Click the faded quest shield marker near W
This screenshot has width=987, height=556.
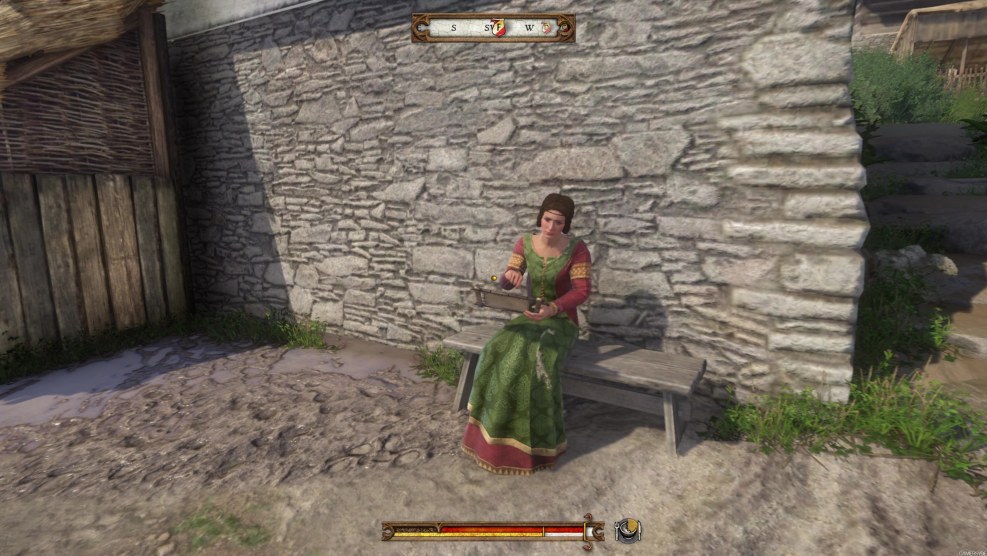point(546,28)
